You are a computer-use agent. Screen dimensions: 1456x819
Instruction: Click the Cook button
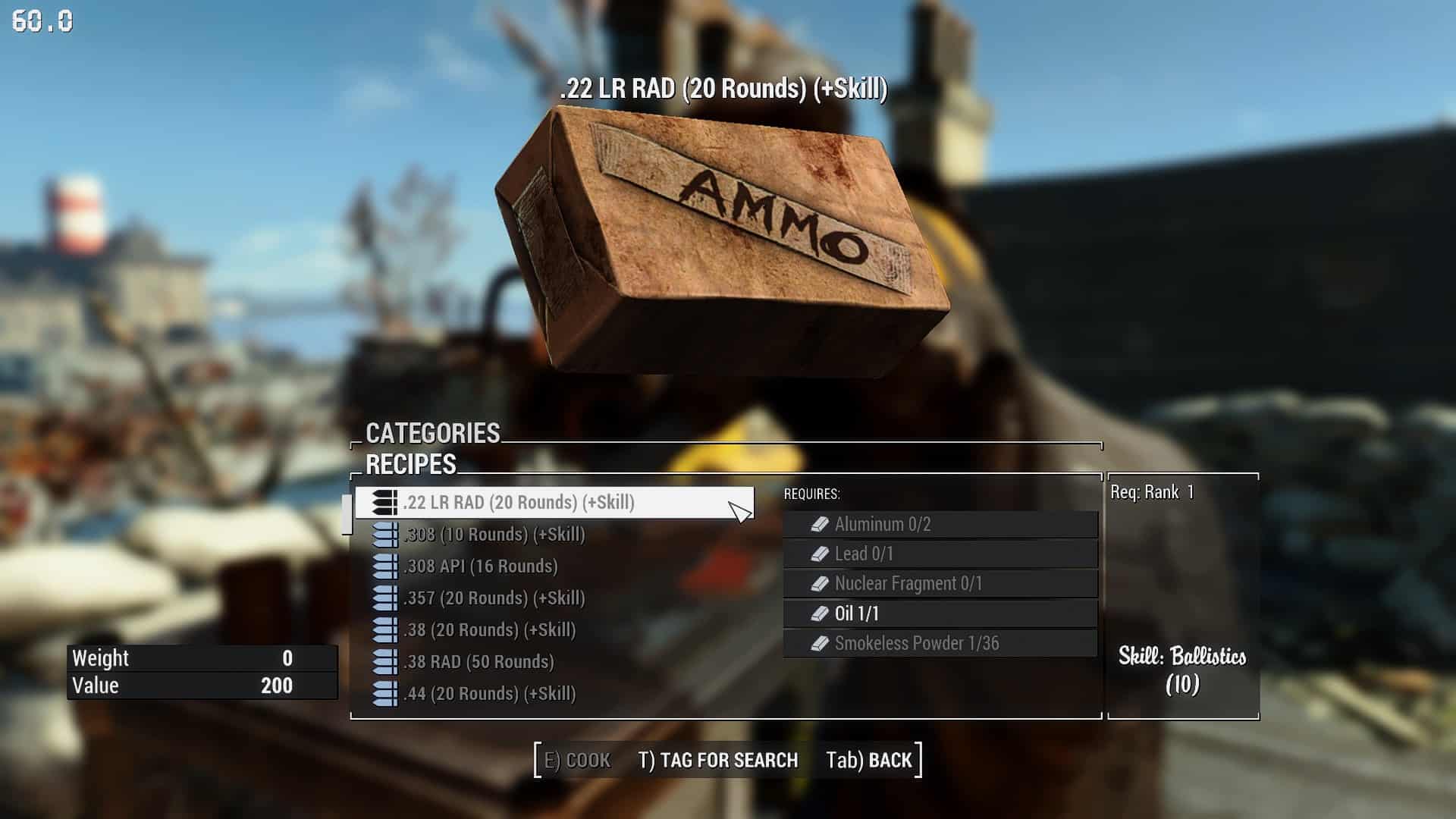[x=578, y=761]
